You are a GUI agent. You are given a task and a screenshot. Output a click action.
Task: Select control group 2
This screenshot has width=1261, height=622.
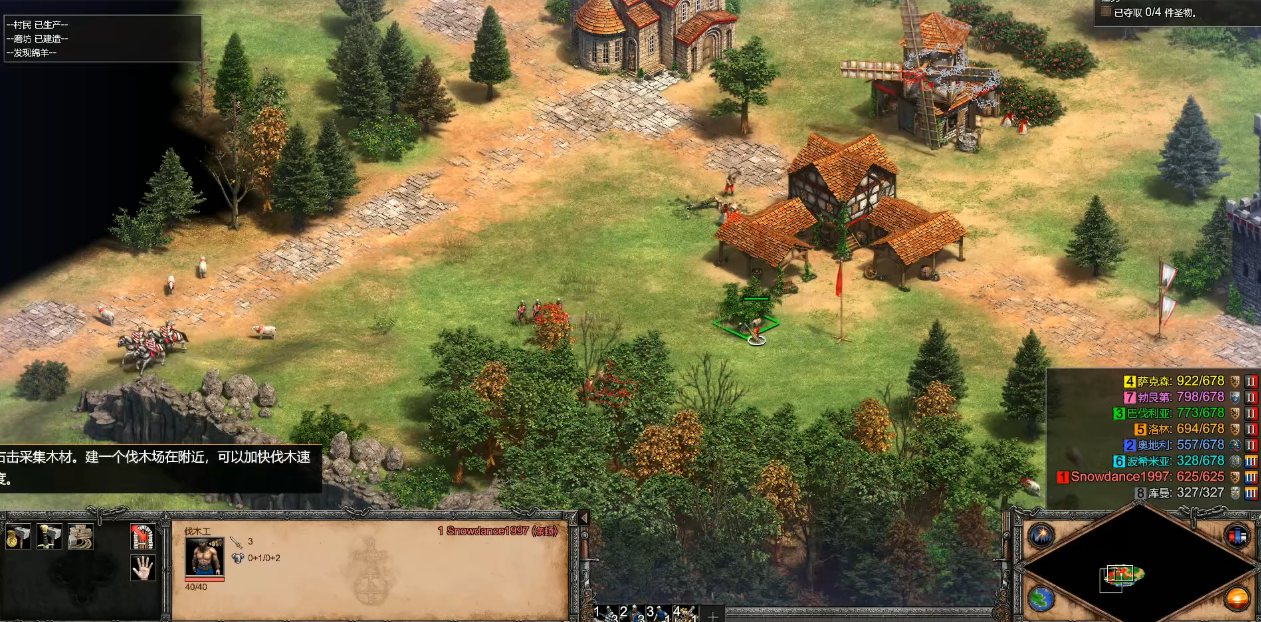630,612
